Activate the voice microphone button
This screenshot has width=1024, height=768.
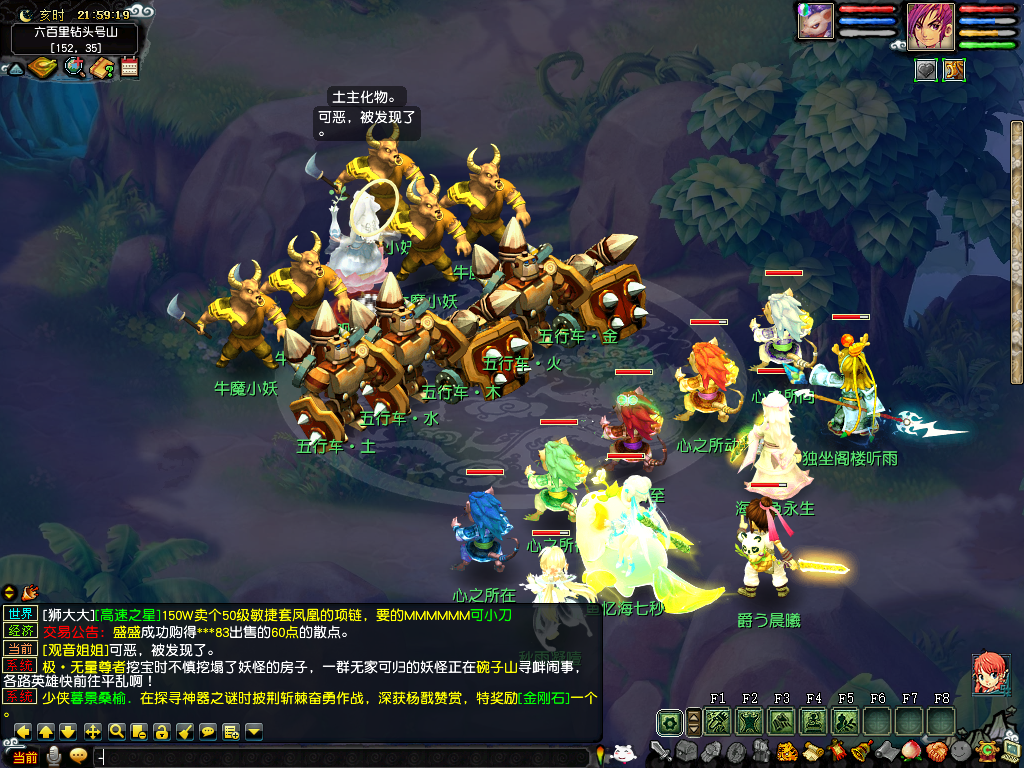tap(54, 757)
